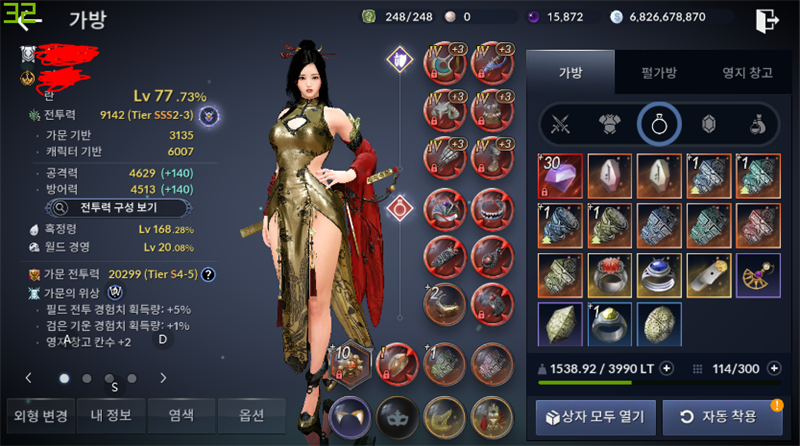This screenshot has width=800, height=446.
Task: Show the potion flask category
Action: tap(758, 125)
